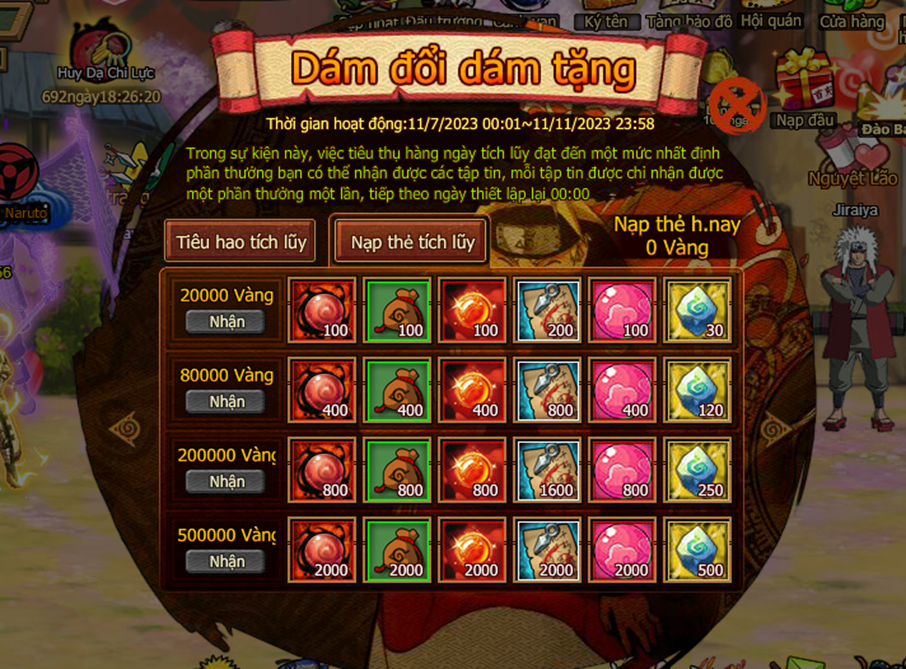906x669 pixels.
Task: Select the kunai scroll with quantity 1600
Action: (x=548, y=470)
